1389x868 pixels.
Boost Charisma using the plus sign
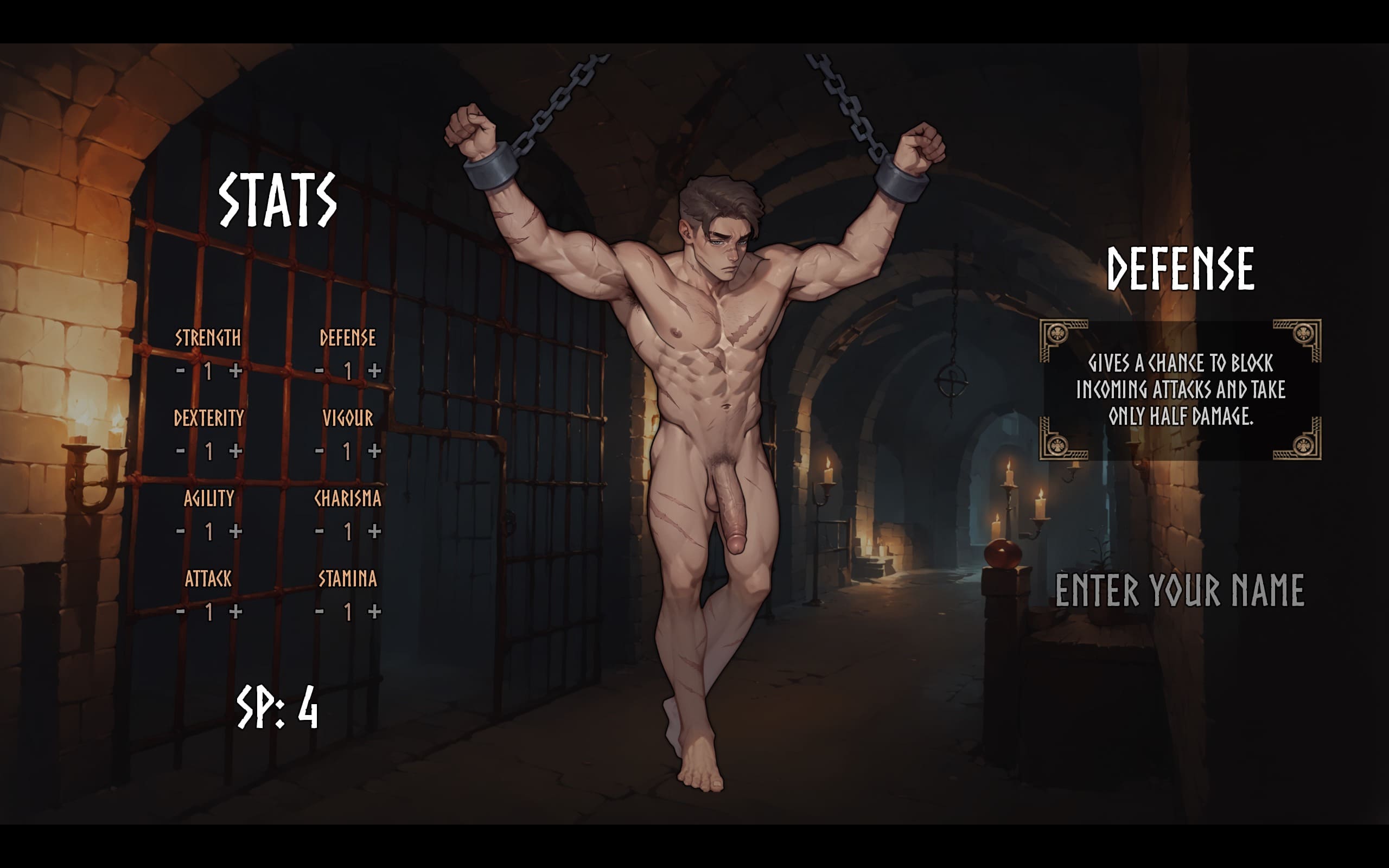click(x=374, y=532)
